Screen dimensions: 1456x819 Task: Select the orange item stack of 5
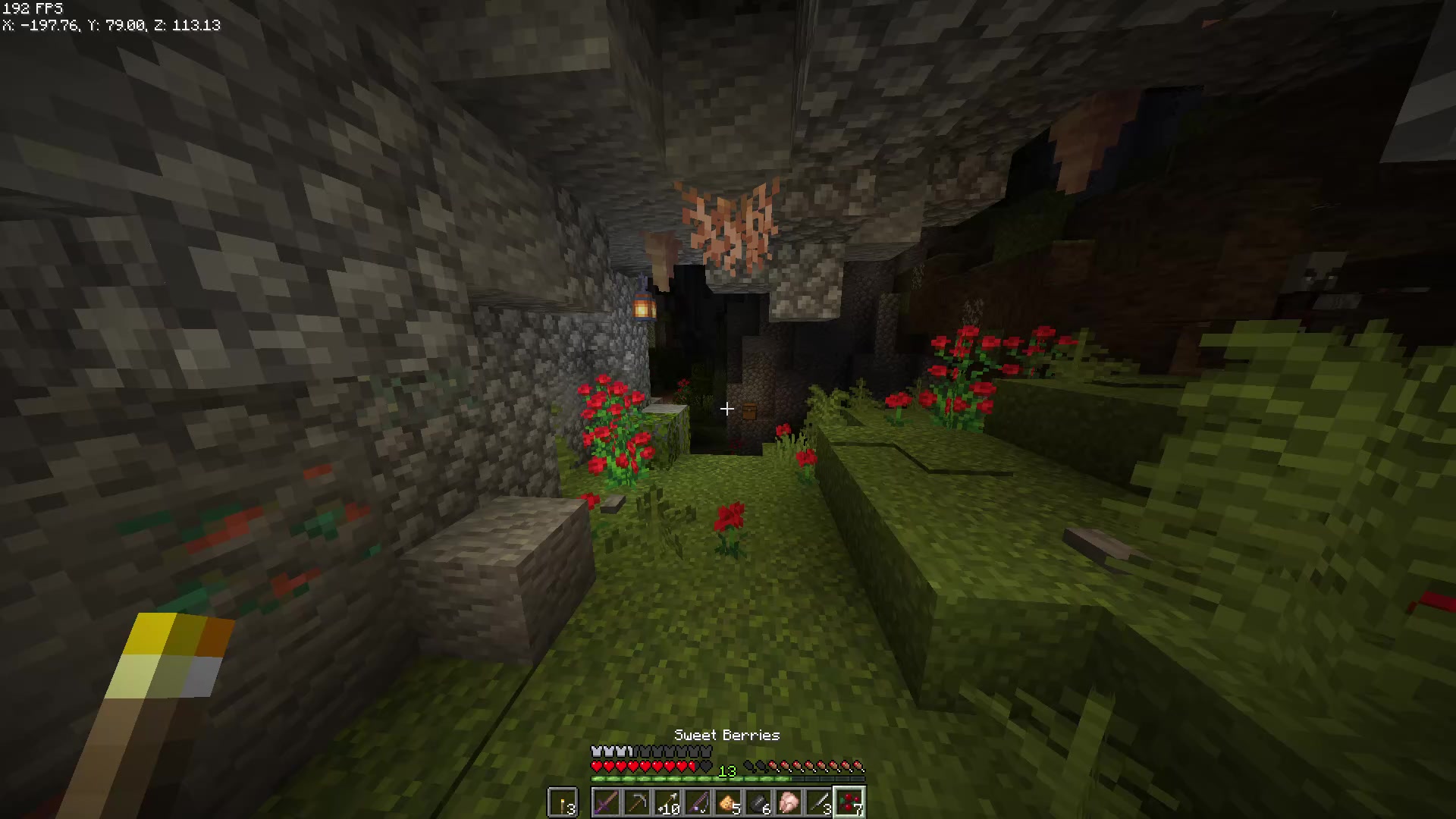pyautogui.click(x=727, y=802)
